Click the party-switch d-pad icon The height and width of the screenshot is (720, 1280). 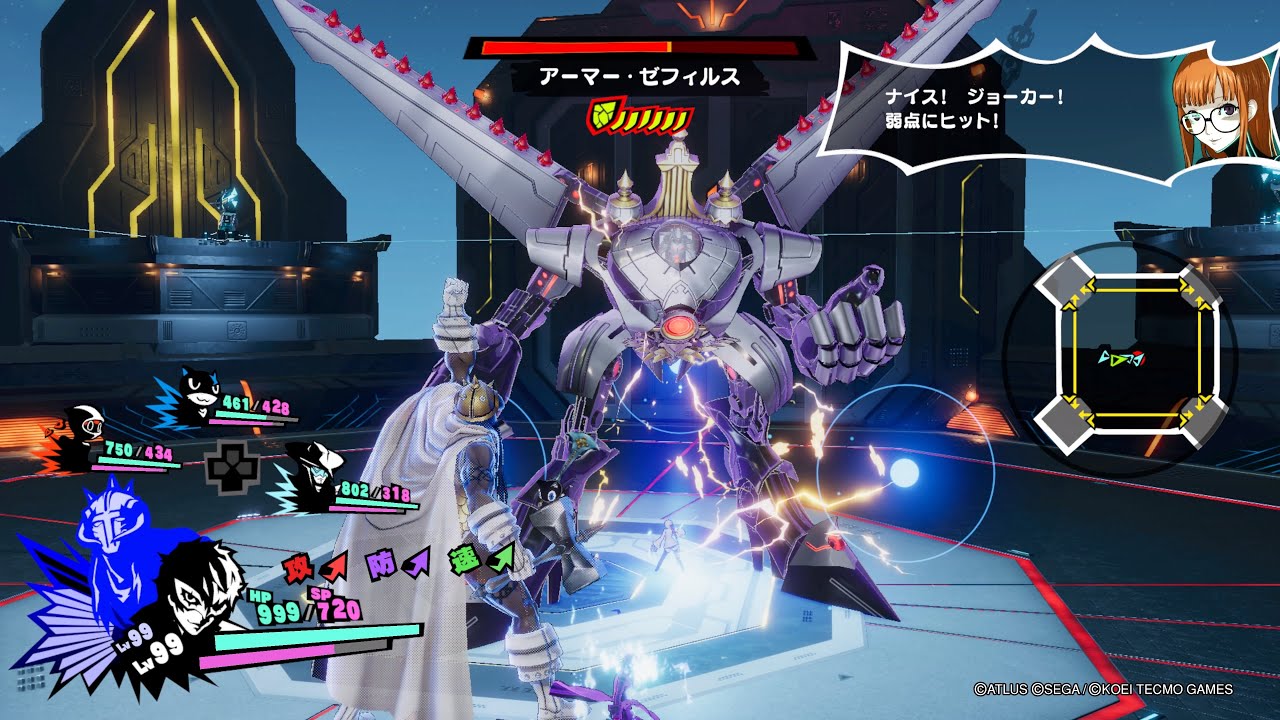coord(229,467)
